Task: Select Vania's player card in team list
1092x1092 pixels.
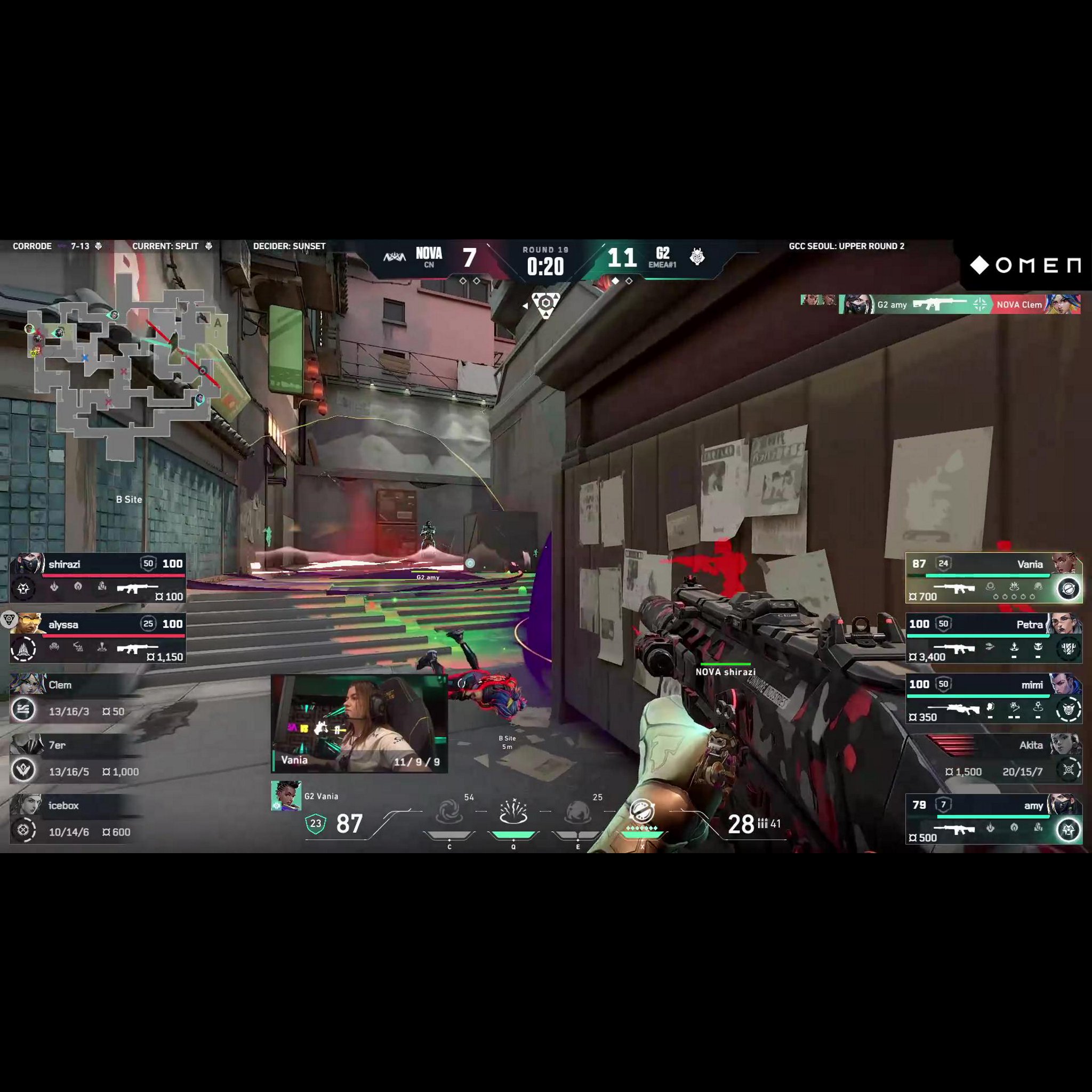Action: (994, 577)
